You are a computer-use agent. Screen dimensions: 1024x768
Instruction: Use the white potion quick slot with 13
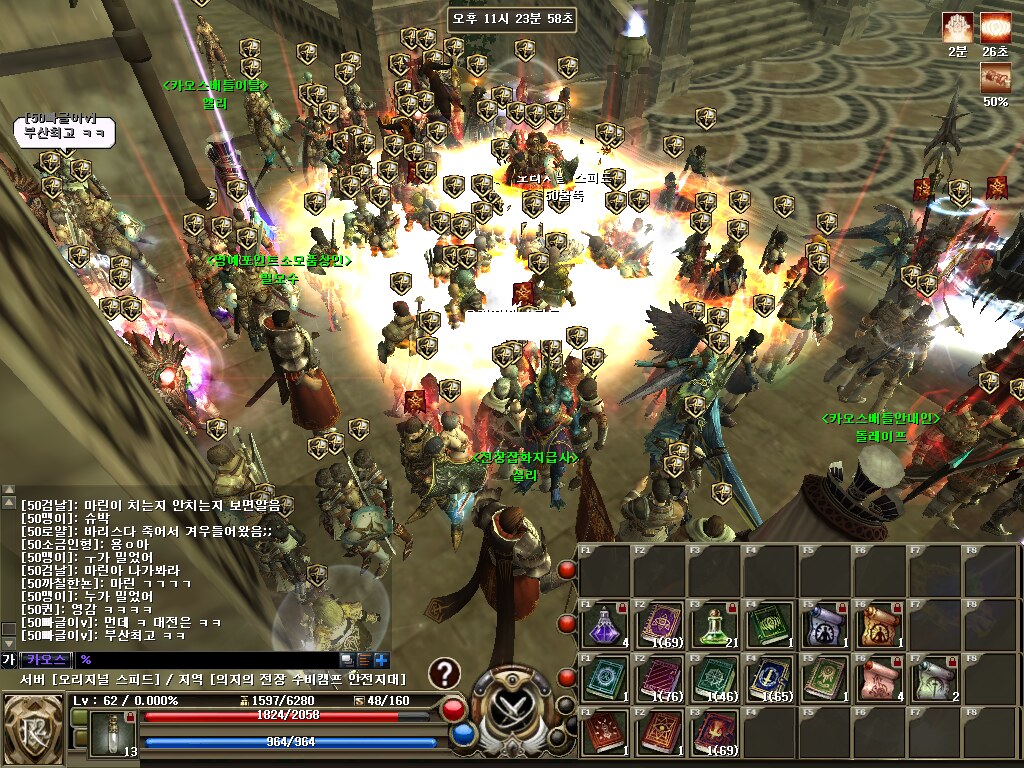point(112,734)
